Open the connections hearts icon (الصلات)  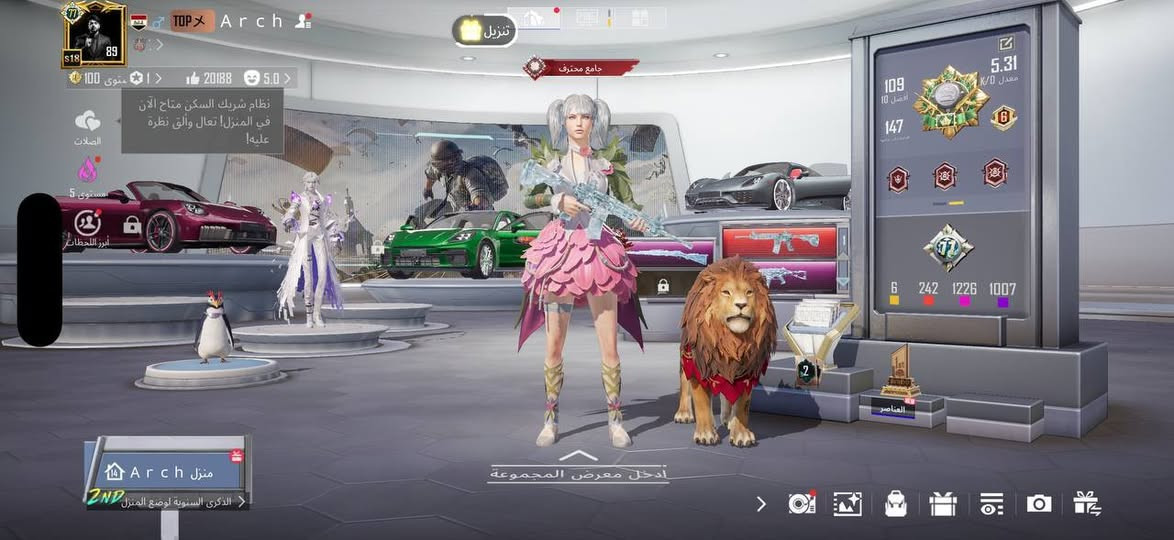coord(88,123)
